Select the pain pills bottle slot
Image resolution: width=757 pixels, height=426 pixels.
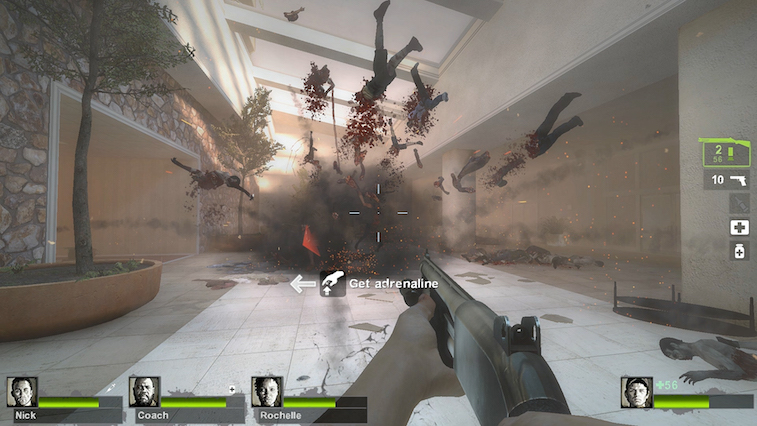click(x=740, y=251)
